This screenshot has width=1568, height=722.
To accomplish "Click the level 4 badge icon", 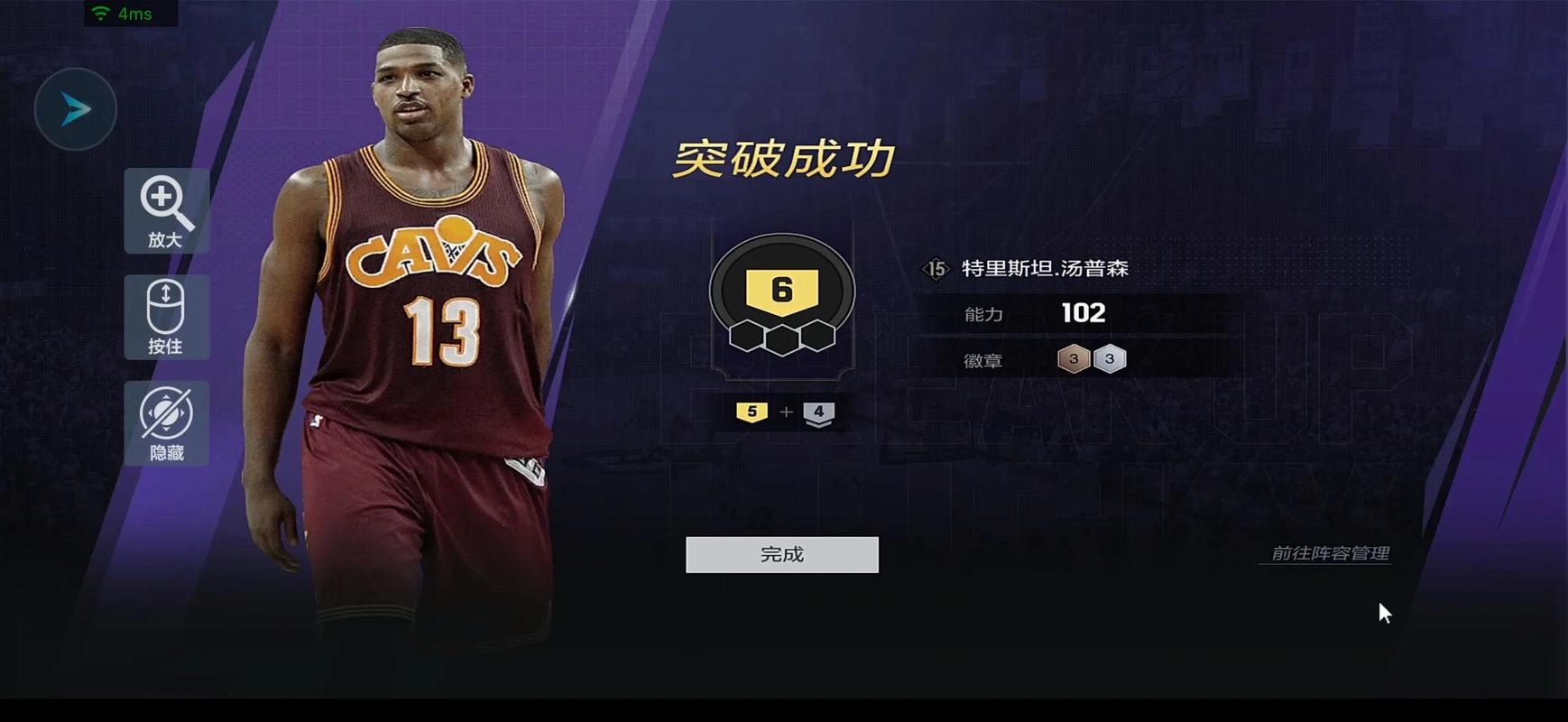I will [818, 412].
